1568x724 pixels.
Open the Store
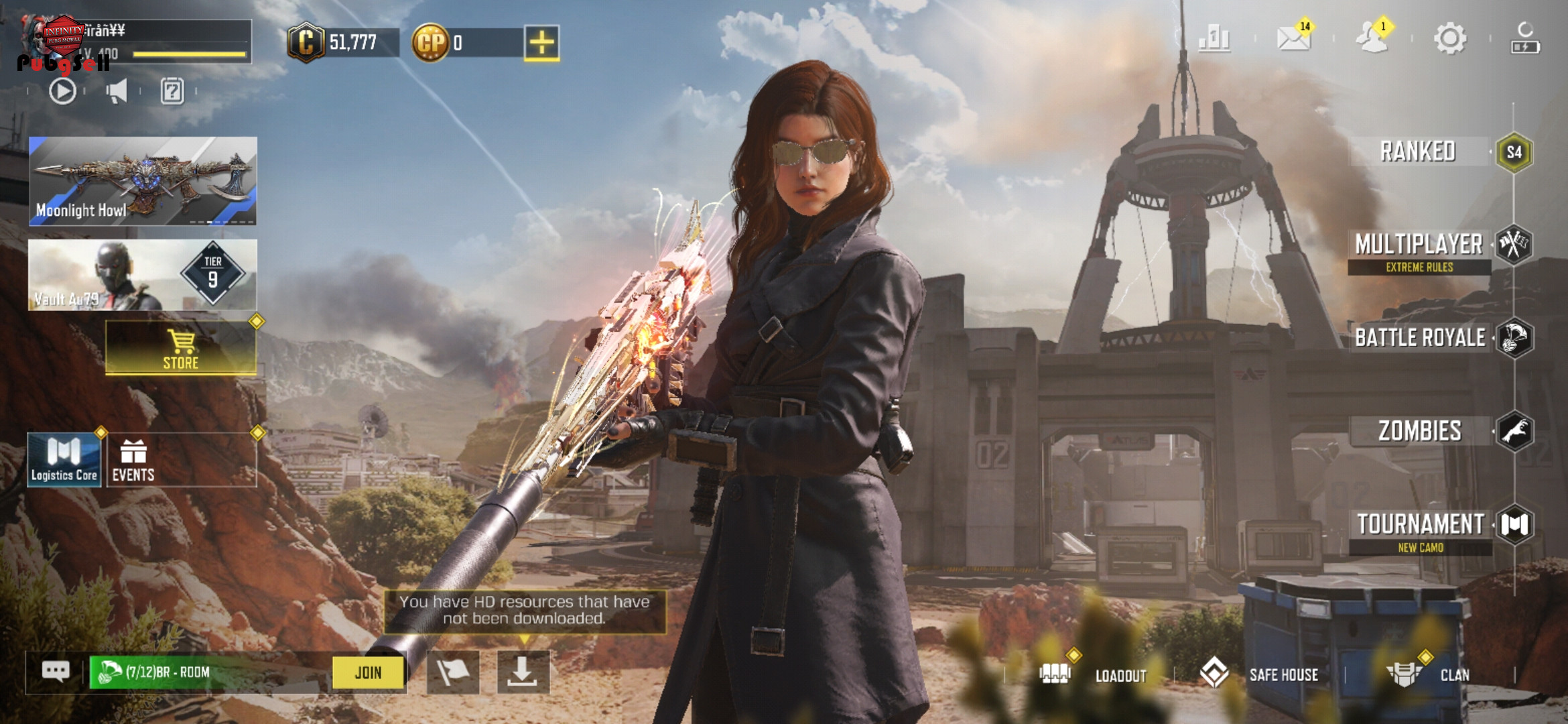pyautogui.click(x=181, y=348)
